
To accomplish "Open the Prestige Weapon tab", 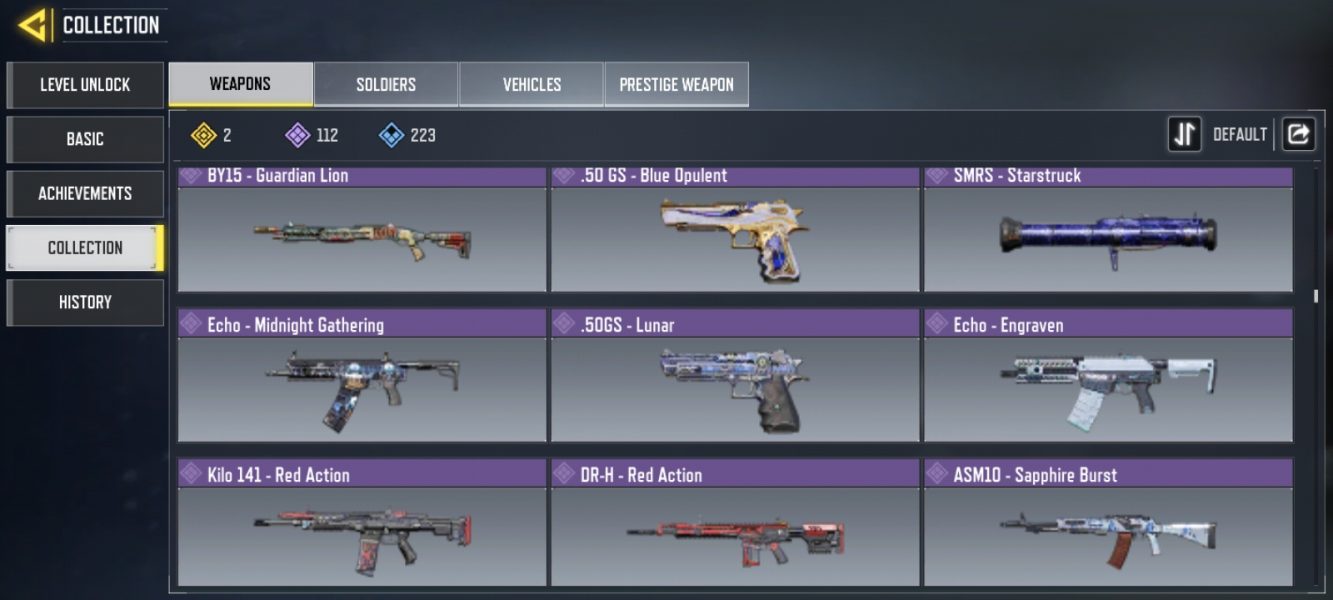I will click(676, 85).
